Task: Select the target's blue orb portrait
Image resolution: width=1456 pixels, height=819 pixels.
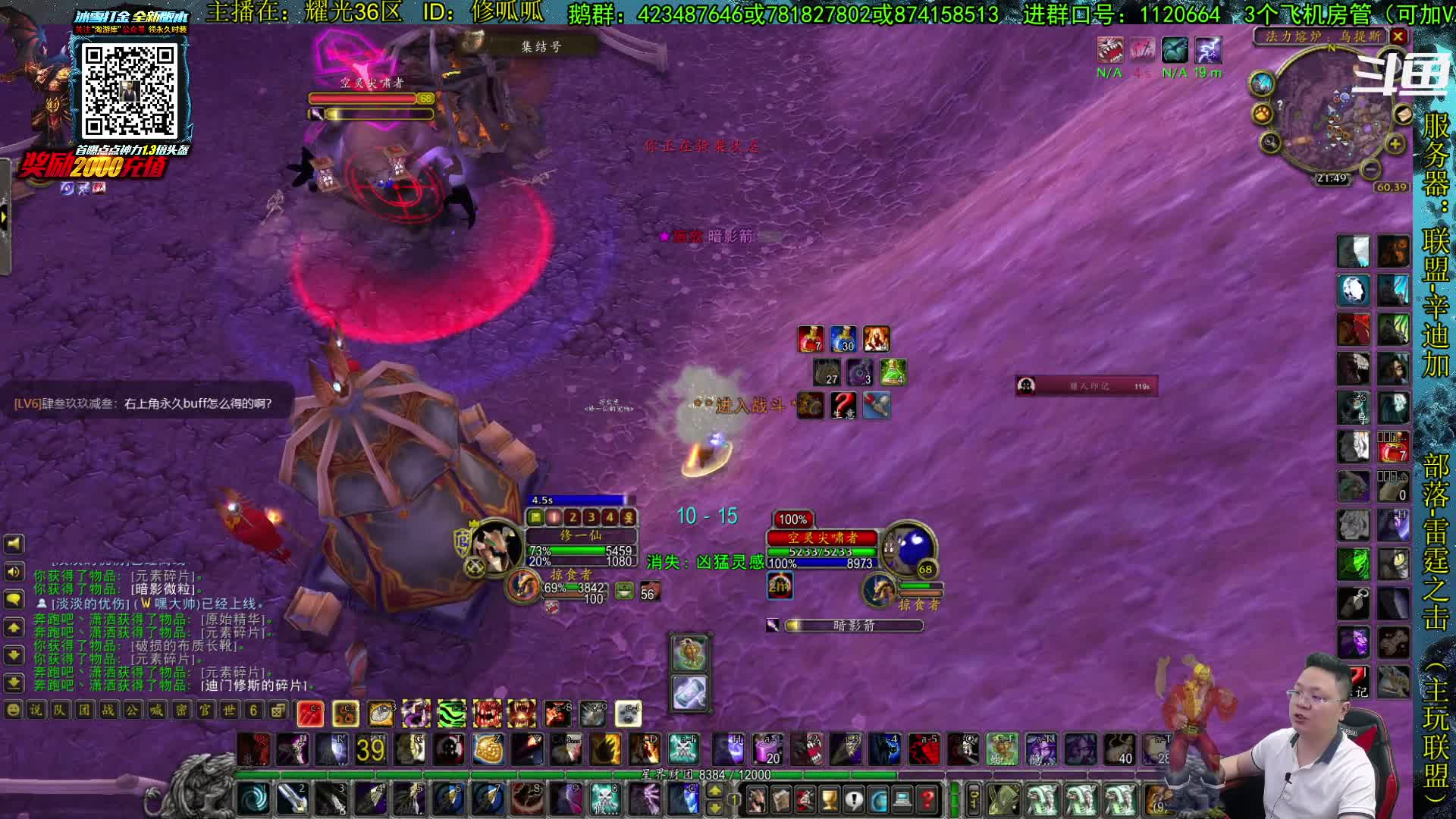Action: pyautogui.click(x=911, y=548)
